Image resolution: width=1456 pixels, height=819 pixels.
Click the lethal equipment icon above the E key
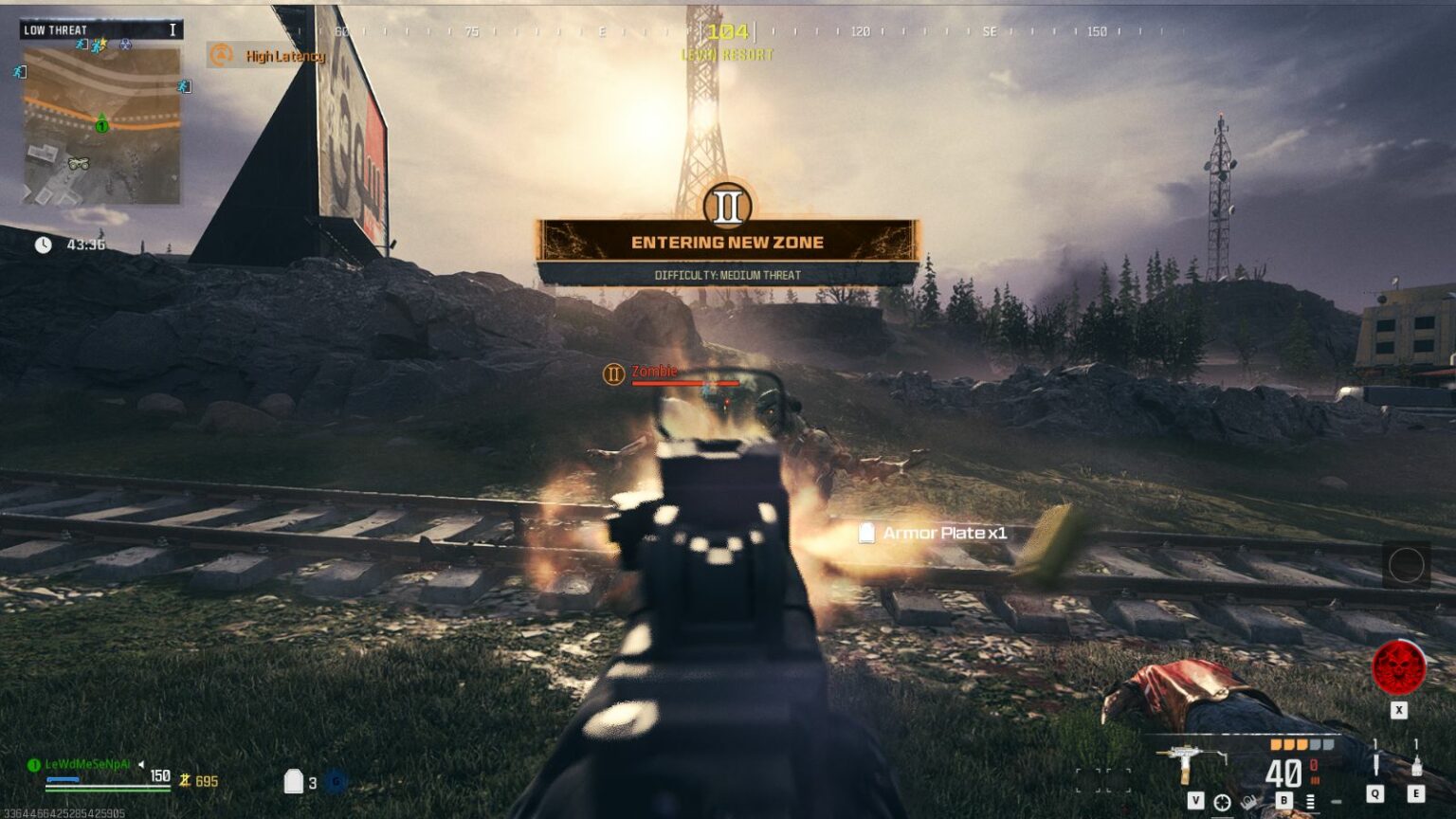coord(1416,768)
